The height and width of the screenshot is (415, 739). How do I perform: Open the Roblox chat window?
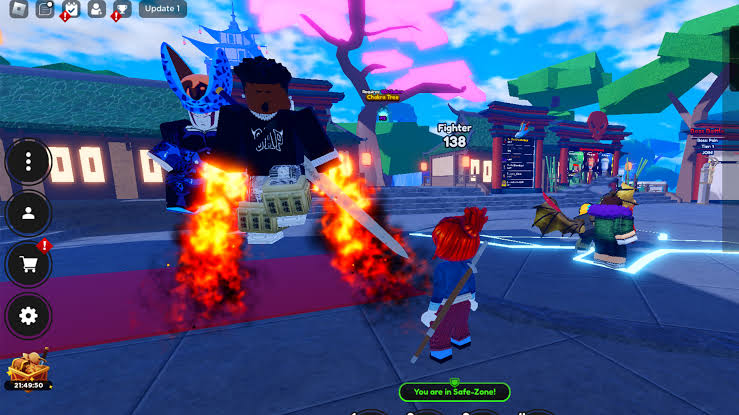pos(45,9)
